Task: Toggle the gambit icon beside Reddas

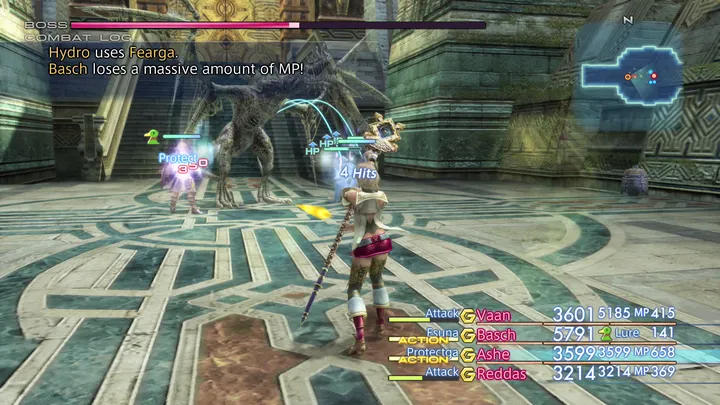Action: [467, 373]
